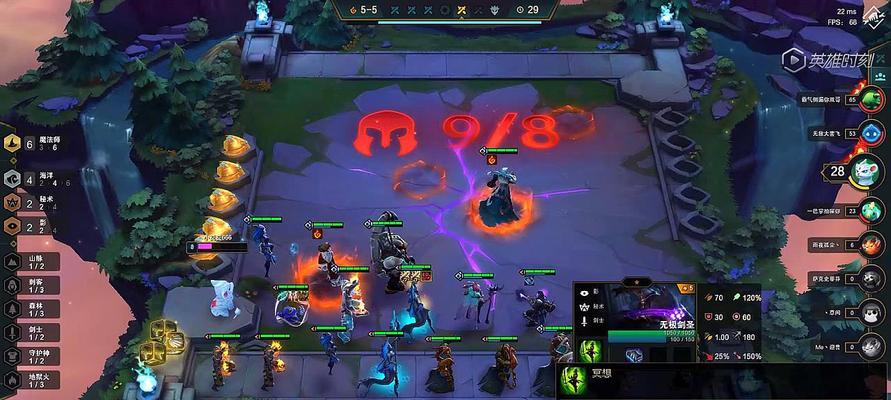
Task: Open the stage 5-5 round tracker
Action: pyautogui.click(x=365, y=9)
